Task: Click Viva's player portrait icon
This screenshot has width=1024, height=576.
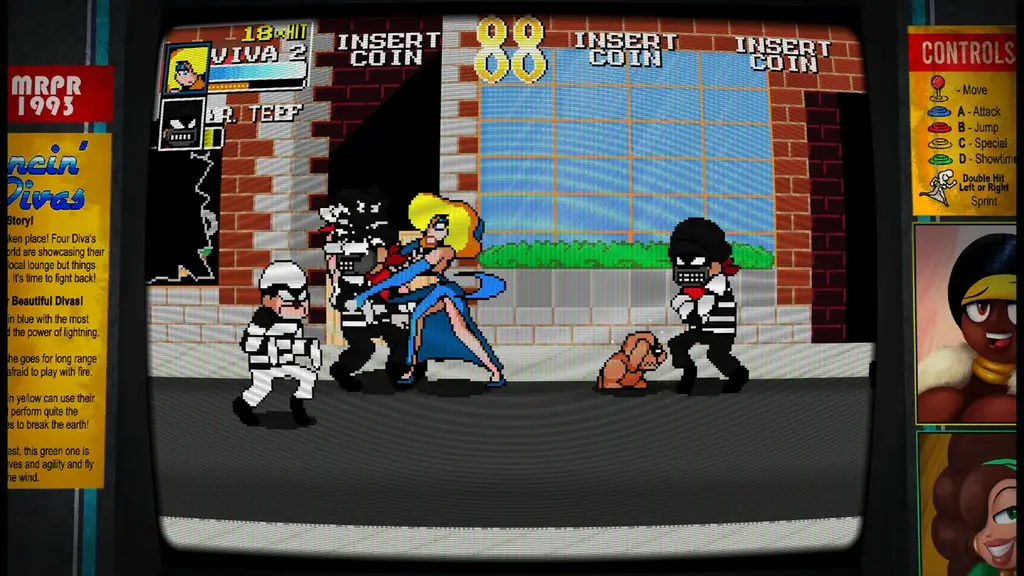Action: pyautogui.click(x=186, y=68)
